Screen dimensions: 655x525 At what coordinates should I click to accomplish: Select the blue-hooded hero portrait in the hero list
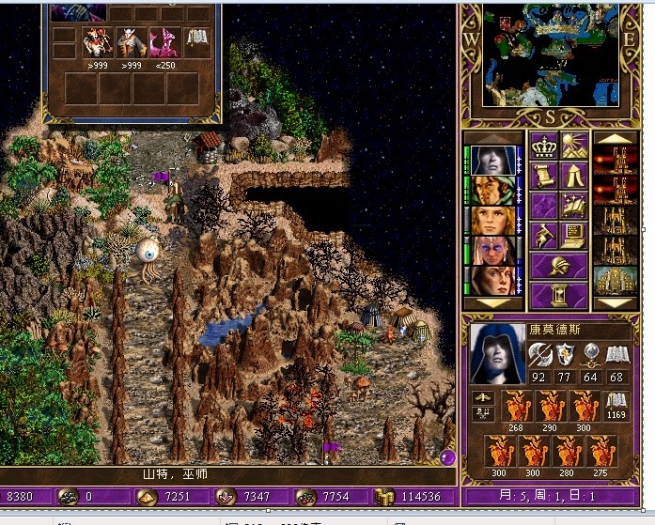[492, 161]
